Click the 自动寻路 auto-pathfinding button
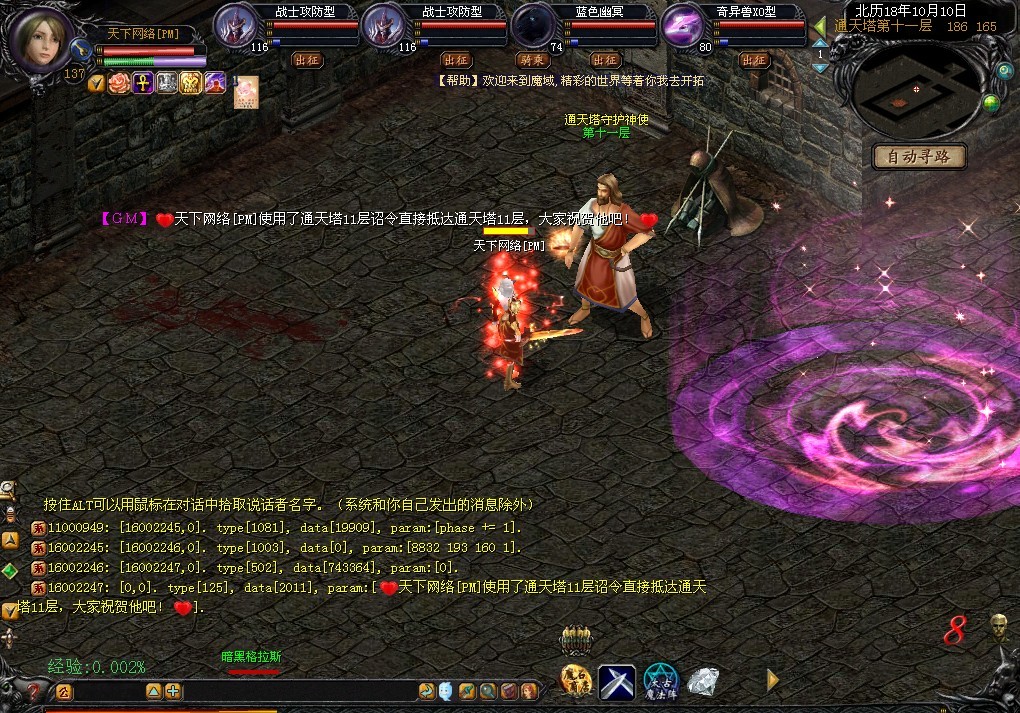The width and height of the screenshot is (1020, 713). click(919, 157)
